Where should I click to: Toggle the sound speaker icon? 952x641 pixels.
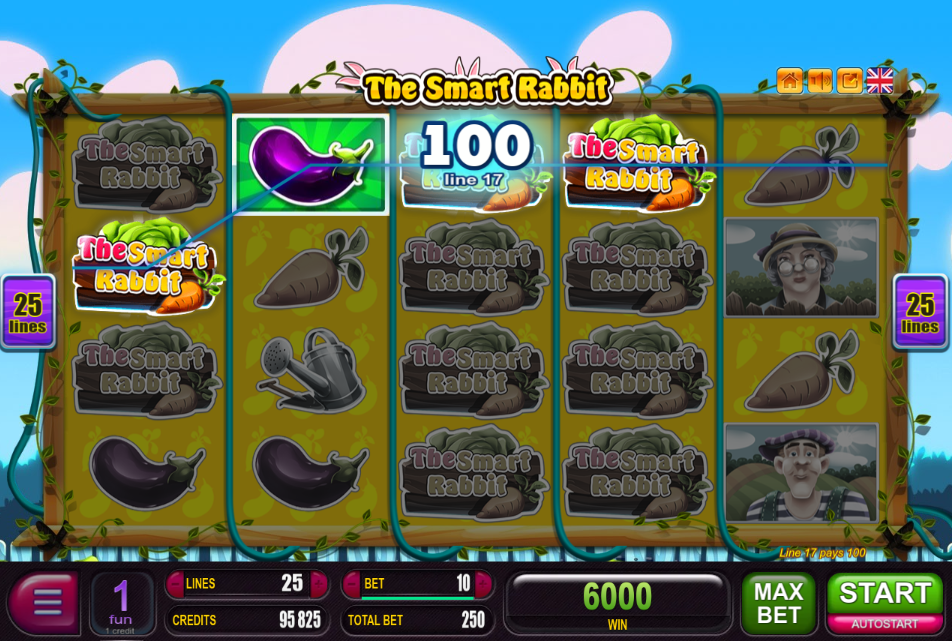click(x=820, y=81)
